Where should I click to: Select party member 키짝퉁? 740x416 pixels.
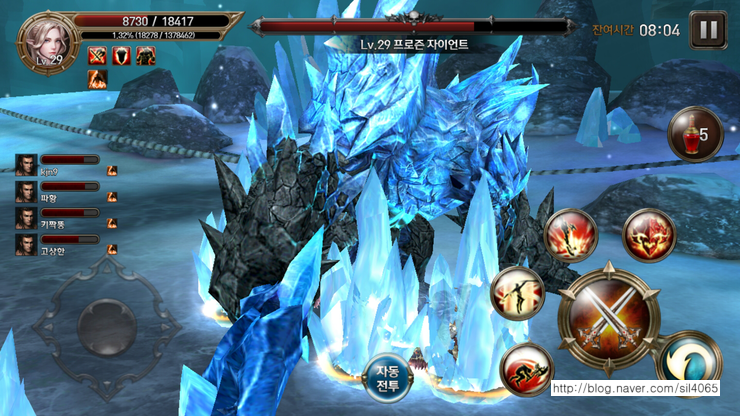point(26,218)
